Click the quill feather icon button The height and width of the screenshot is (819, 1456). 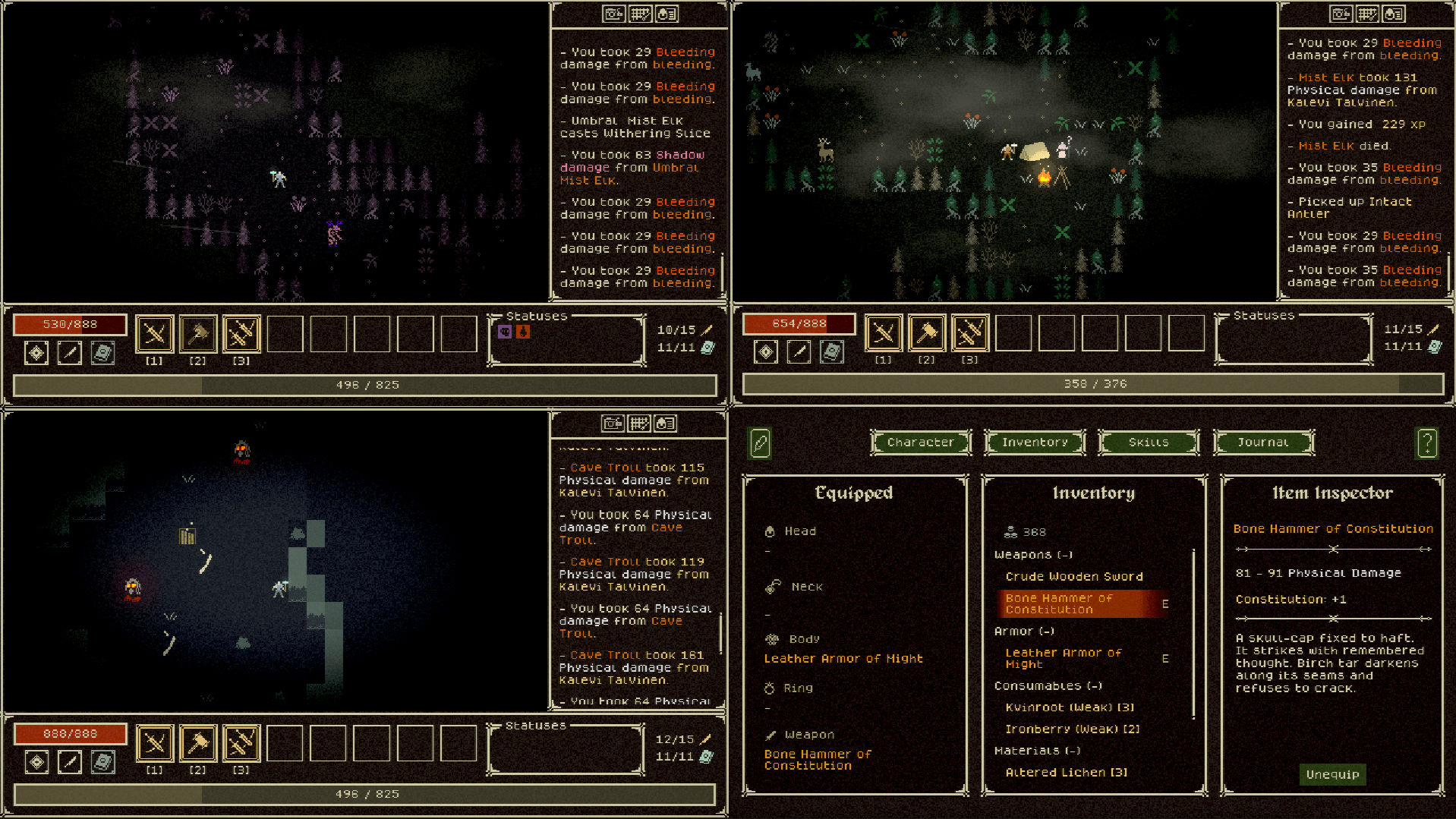(x=760, y=443)
